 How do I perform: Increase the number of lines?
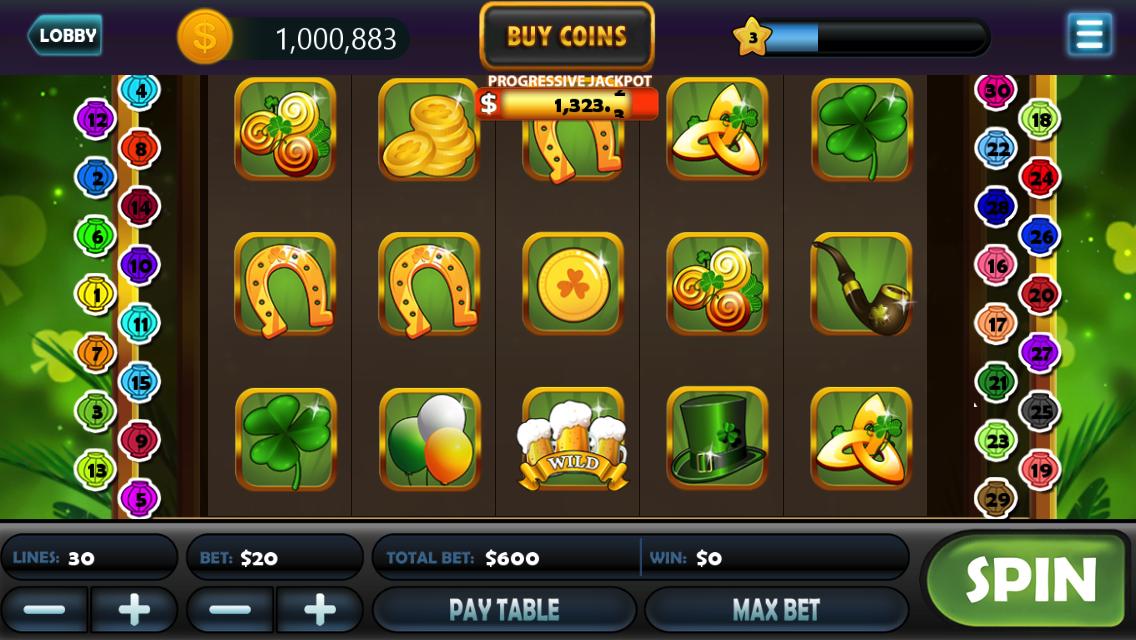coord(134,609)
